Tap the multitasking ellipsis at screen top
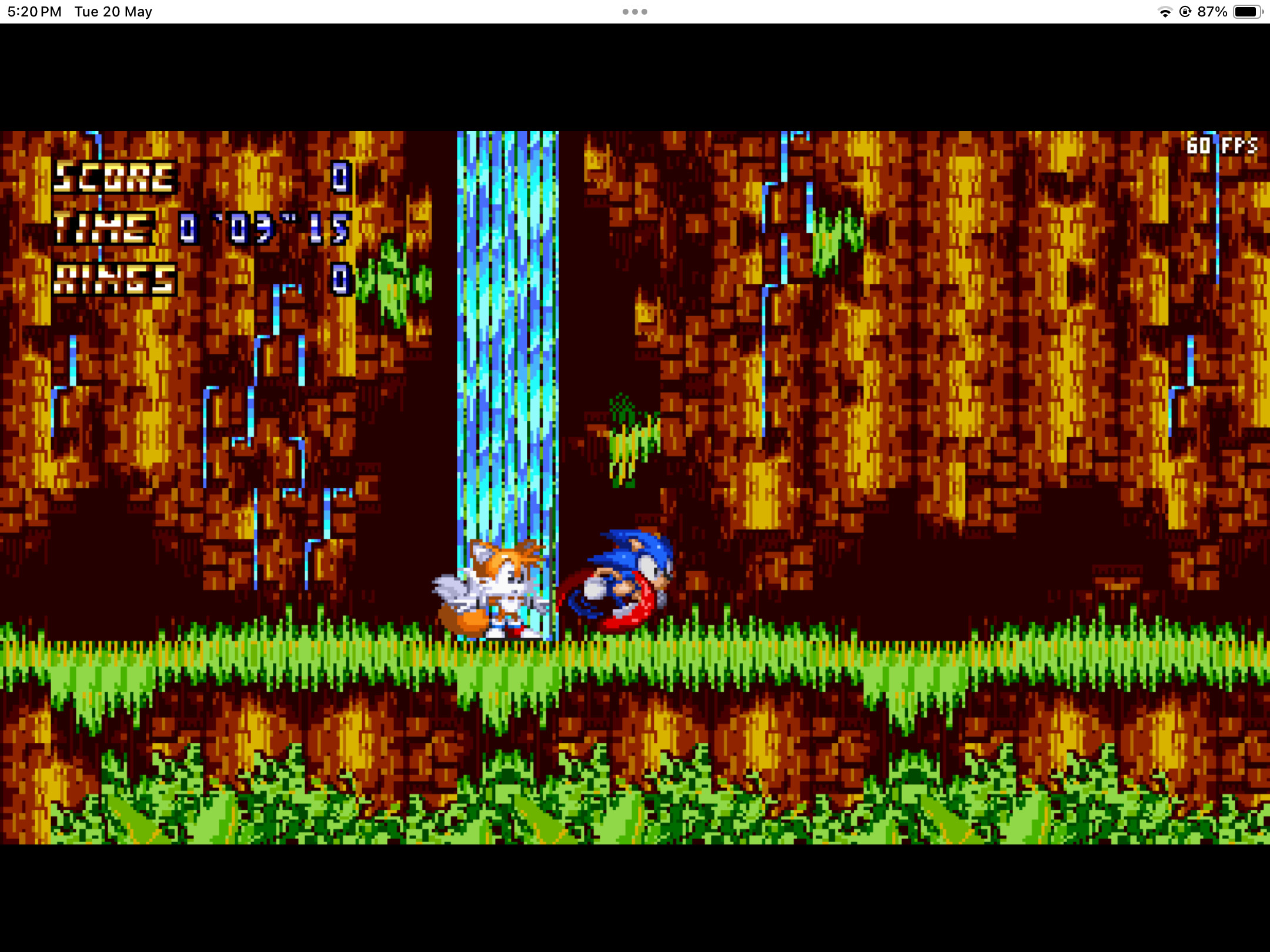 635,11
